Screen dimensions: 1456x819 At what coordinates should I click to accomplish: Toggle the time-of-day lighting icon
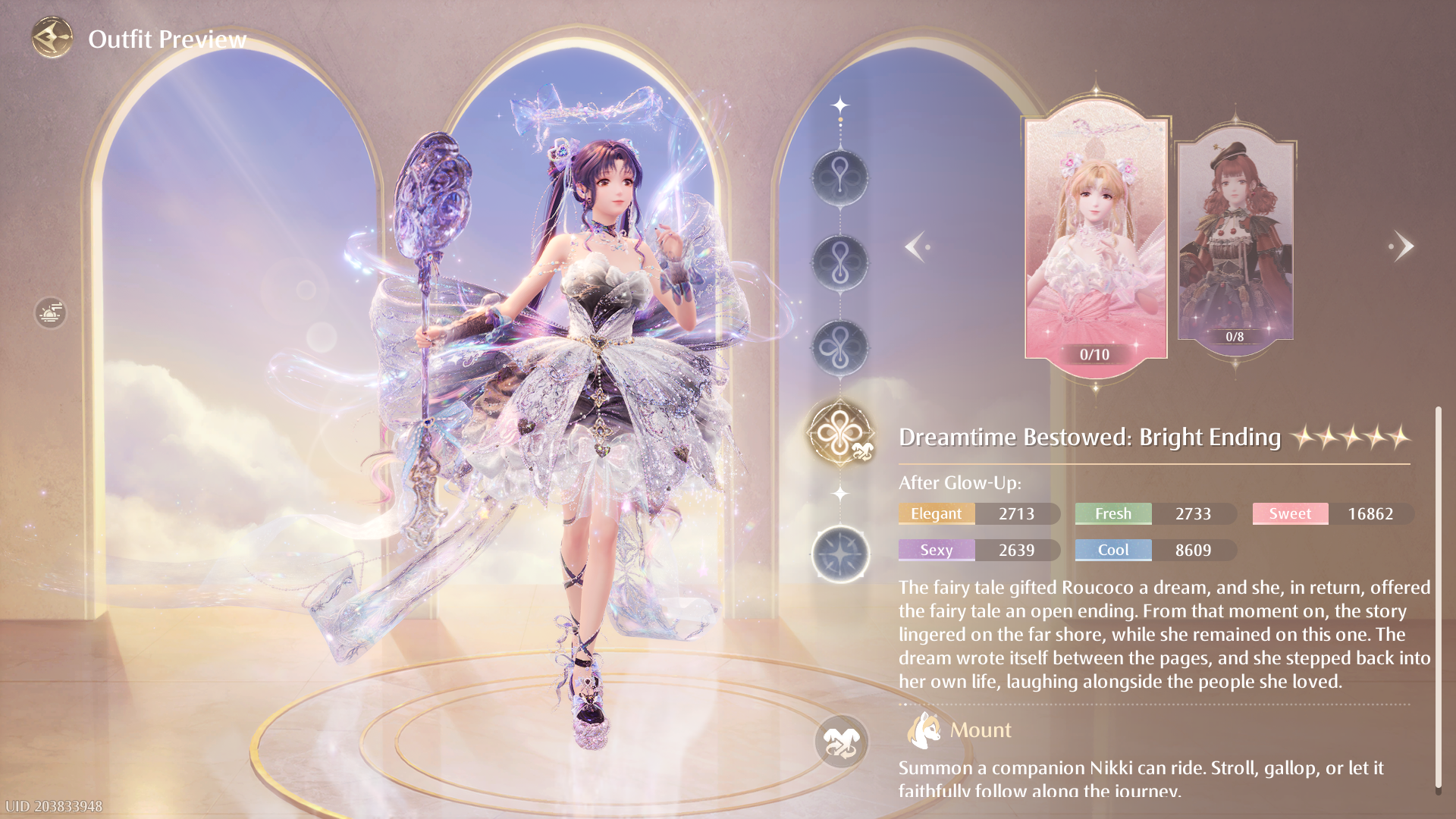(50, 312)
